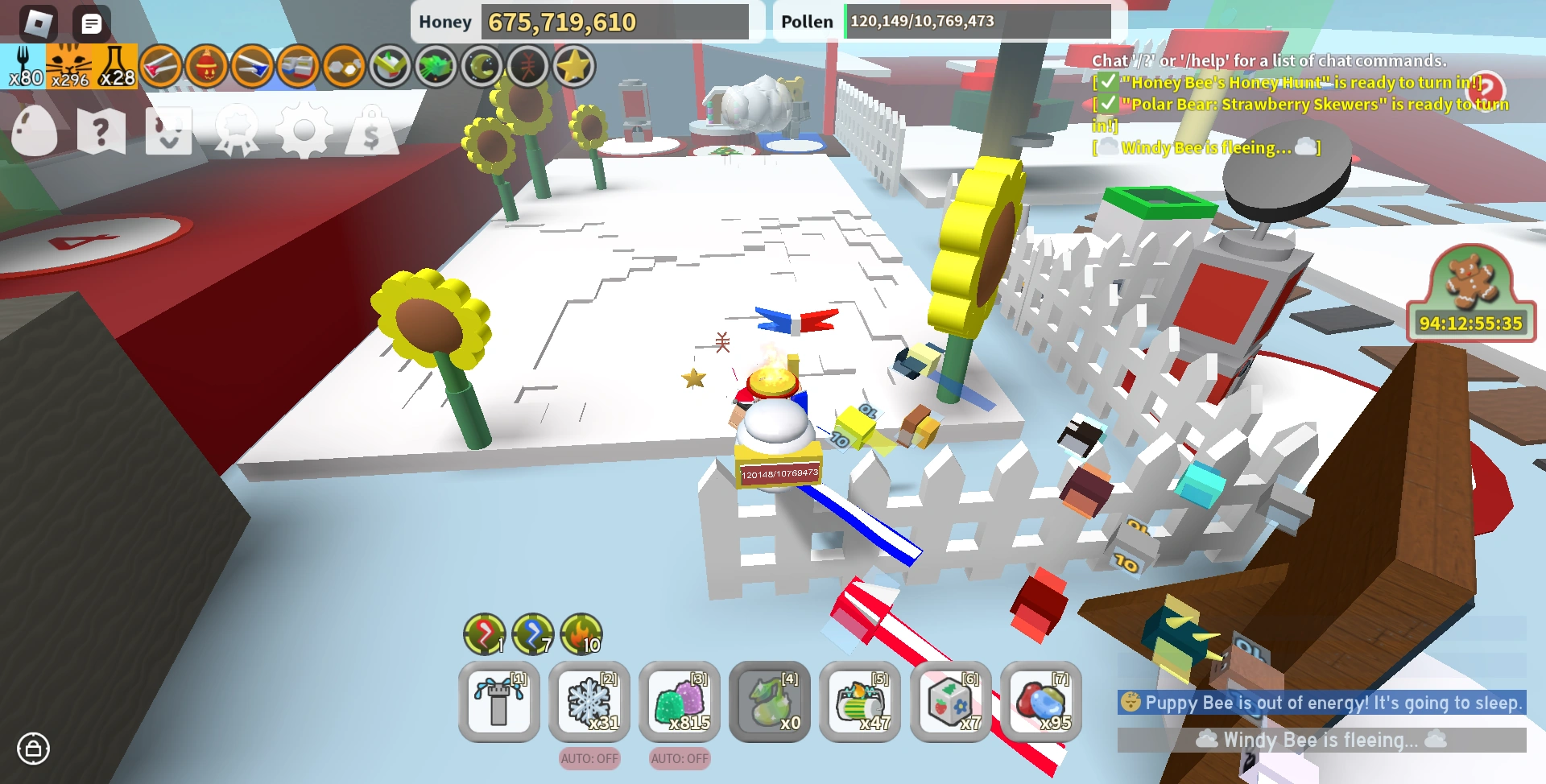Viewport: 1546px width, 784px height.
Task: Toggle AUTO: OFF under the Snowflake item
Action: 589,758
